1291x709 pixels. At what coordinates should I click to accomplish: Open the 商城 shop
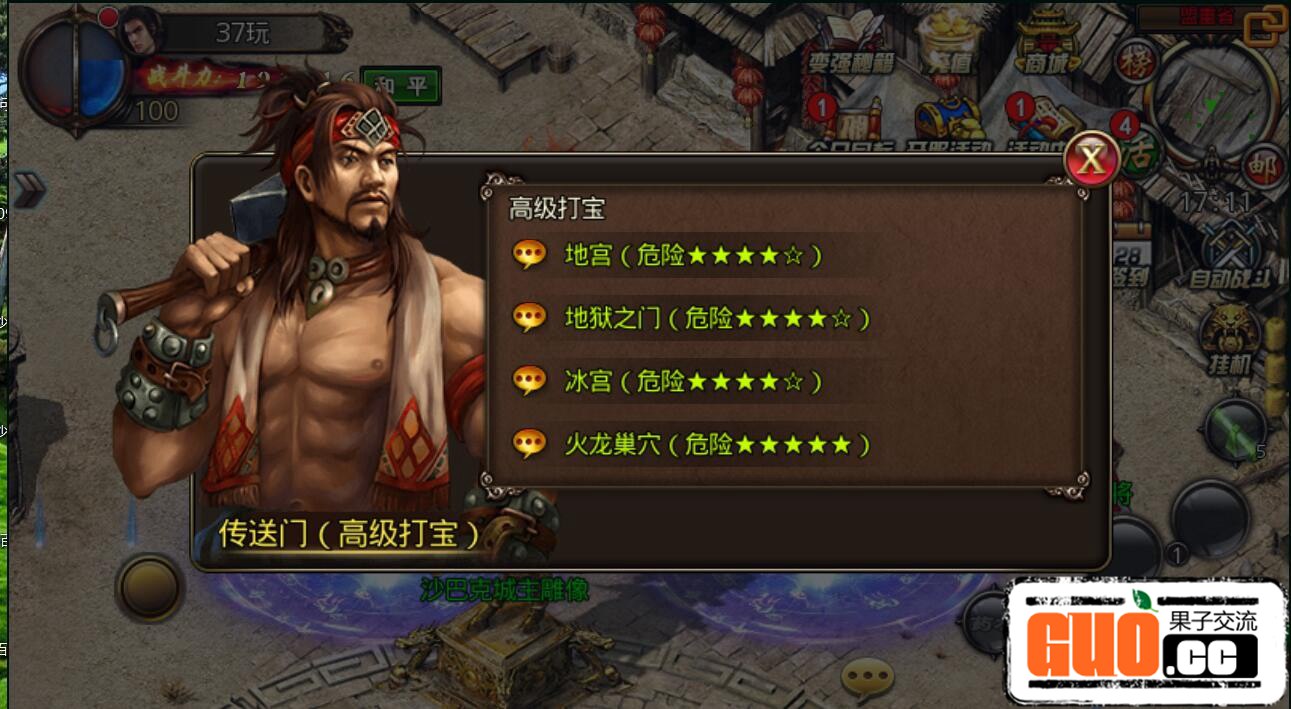click(x=1047, y=45)
